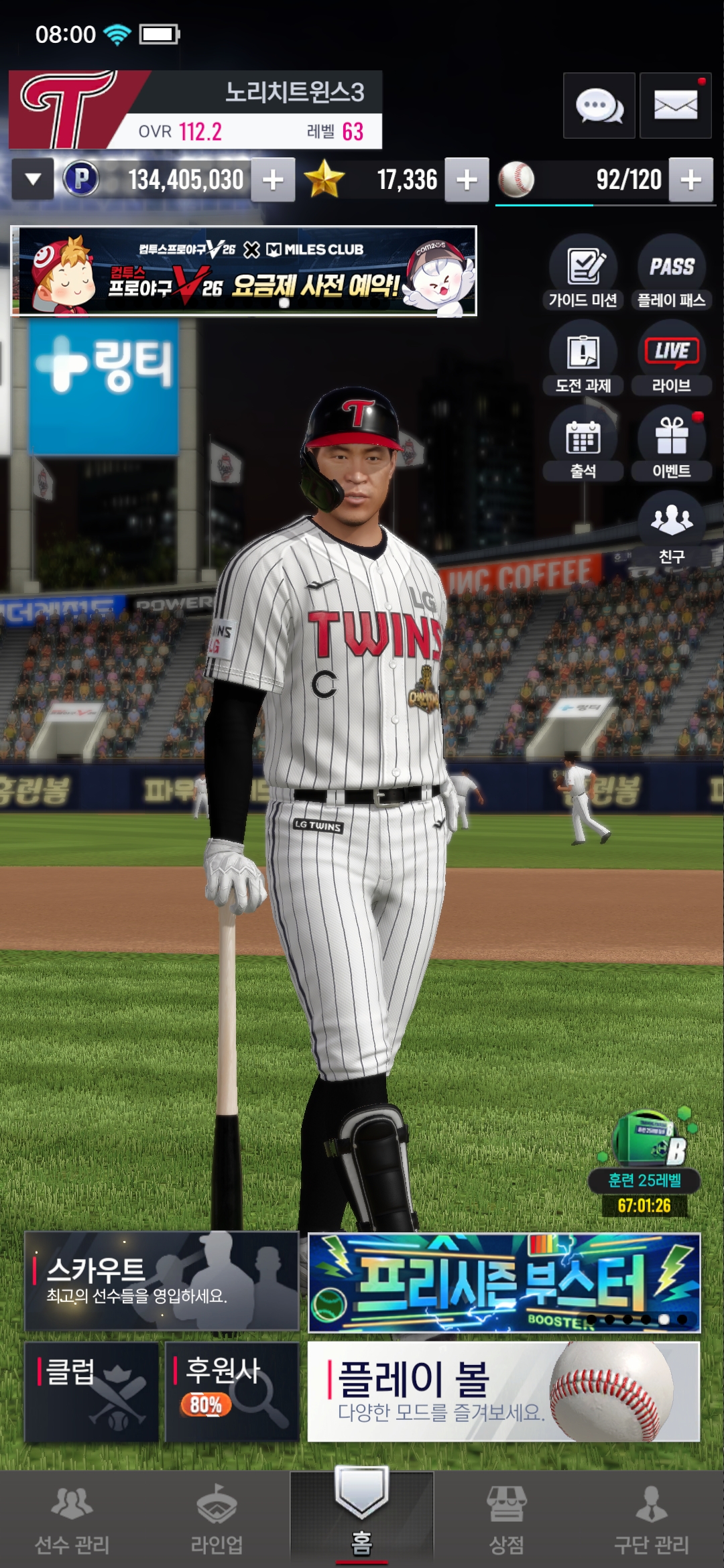Open the 클럽 club menu
Screen dimensions: 724x1568
tap(92, 1392)
